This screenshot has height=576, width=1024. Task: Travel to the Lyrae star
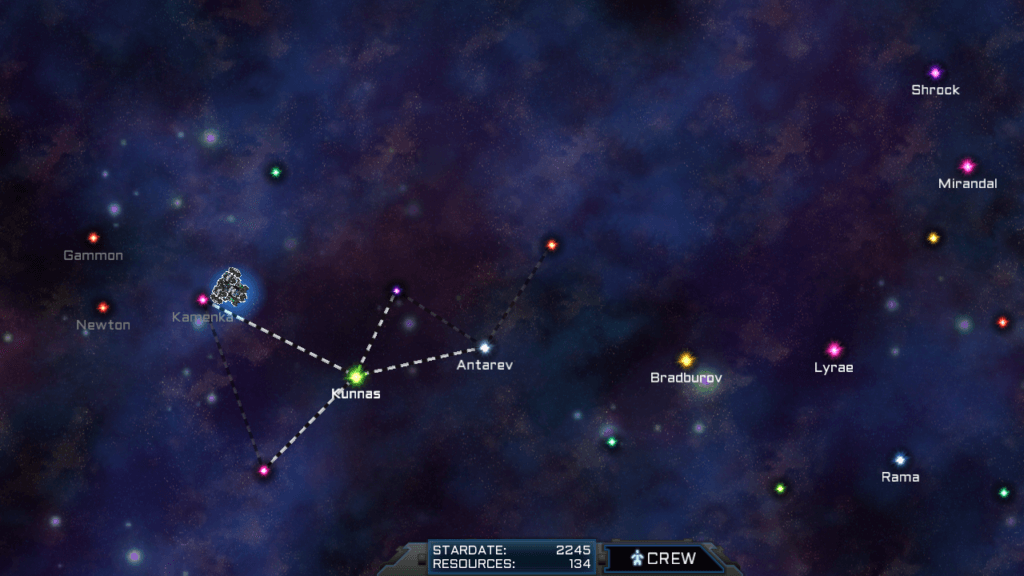(x=834, y=350)
